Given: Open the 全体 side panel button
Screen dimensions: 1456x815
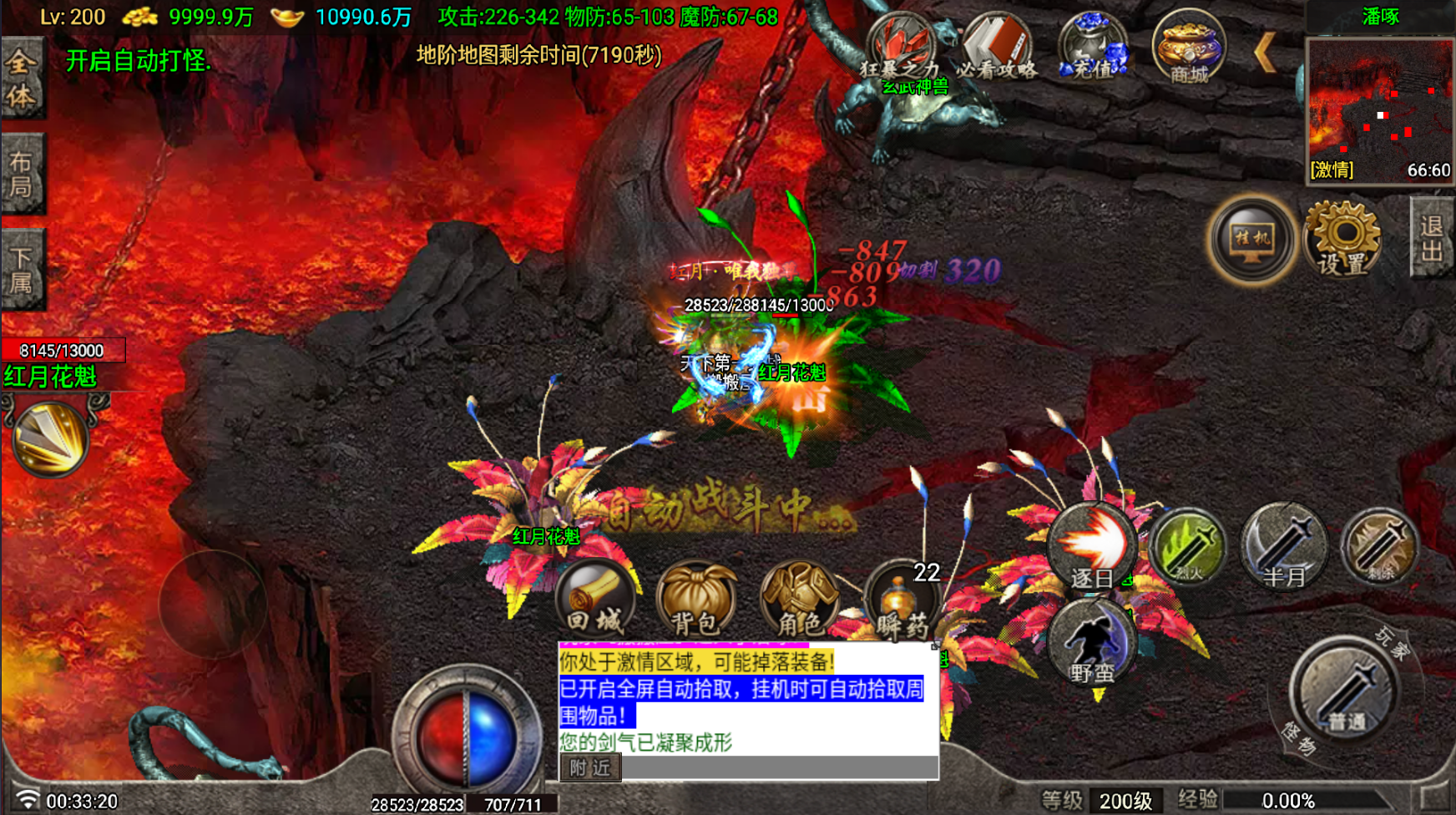Looking at the screenshot, I should tap(22, 78).
